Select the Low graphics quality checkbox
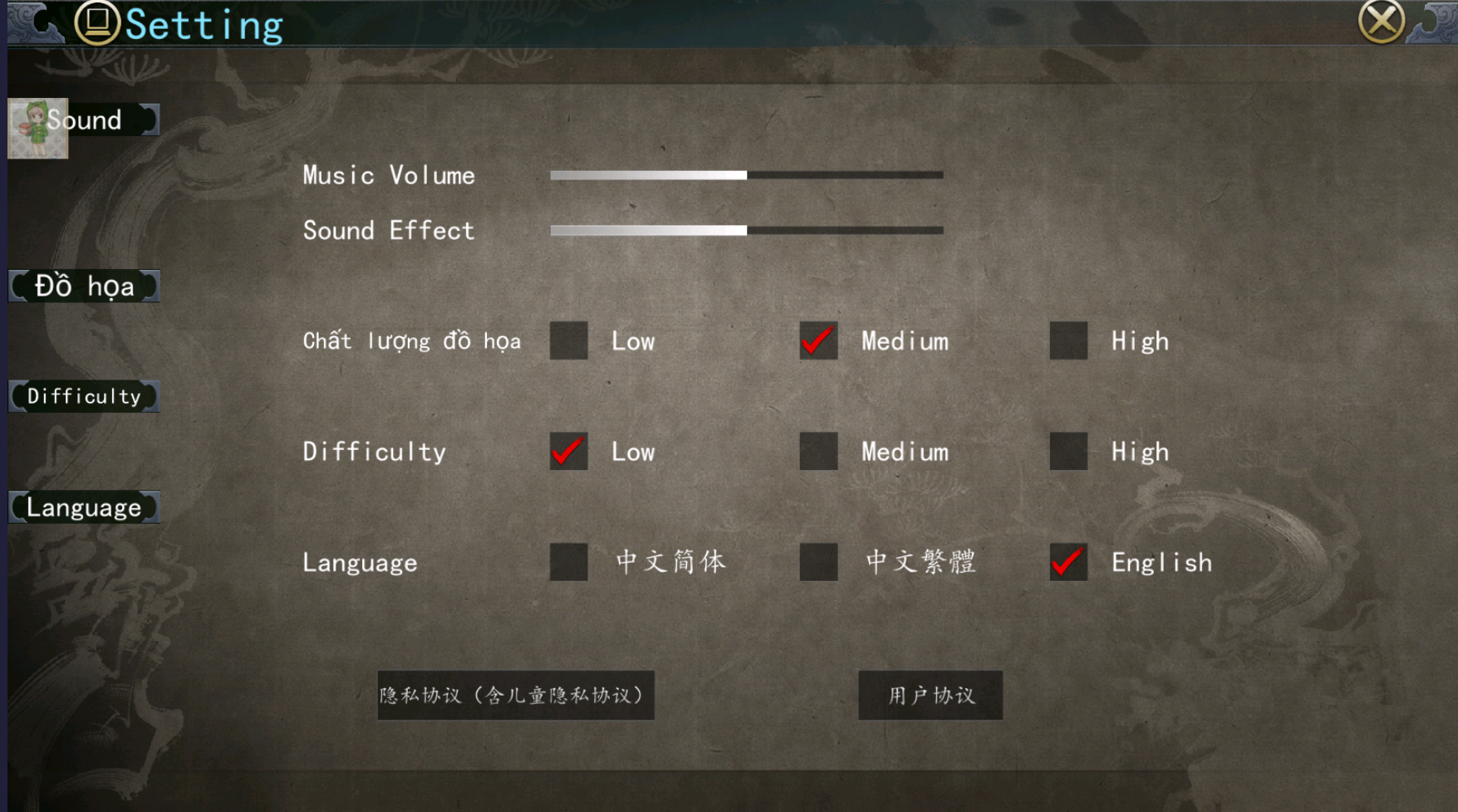Viewport: 1458px width, 812px height. coord(568,341)
